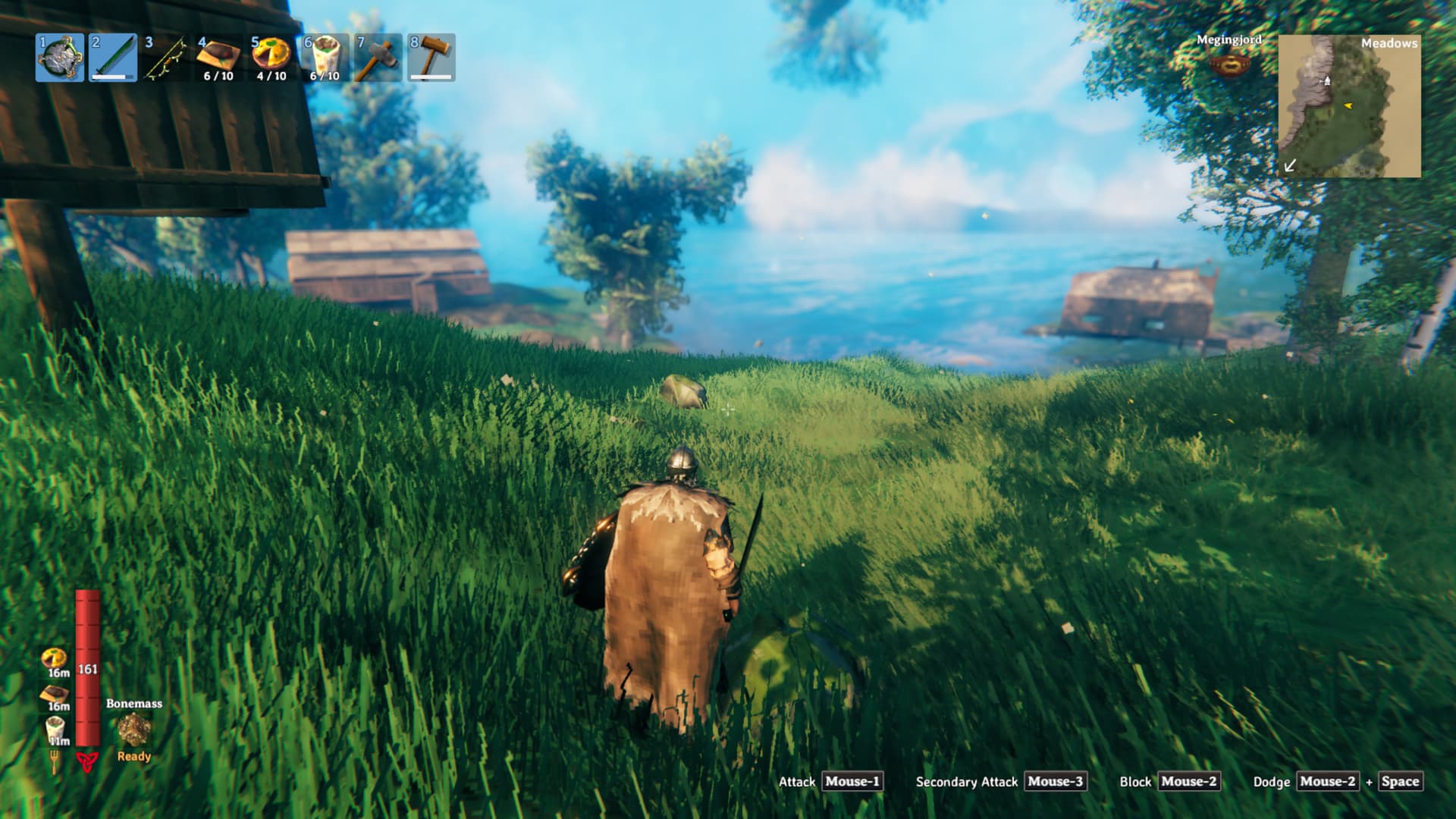Open the Meadows minimap
Viewport: 1456px width, 819px height.
(x=1349, y=106)
